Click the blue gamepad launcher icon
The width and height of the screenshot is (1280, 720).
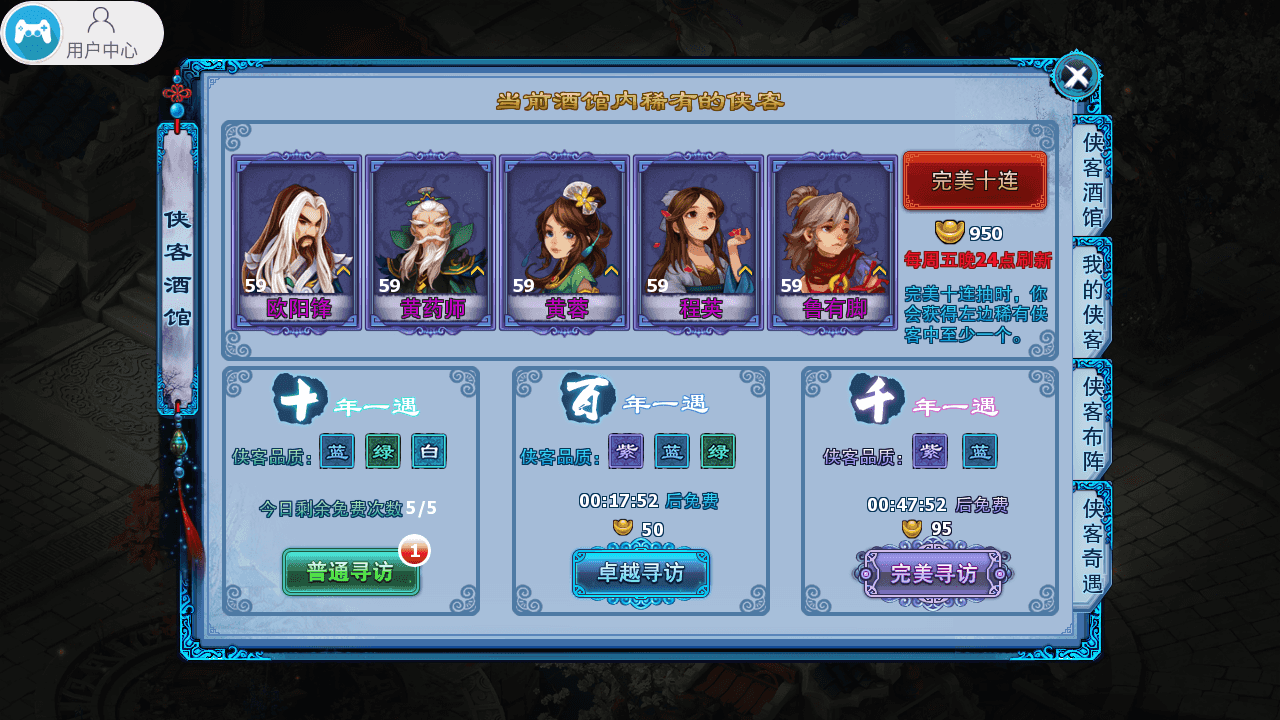coord(33,33)
